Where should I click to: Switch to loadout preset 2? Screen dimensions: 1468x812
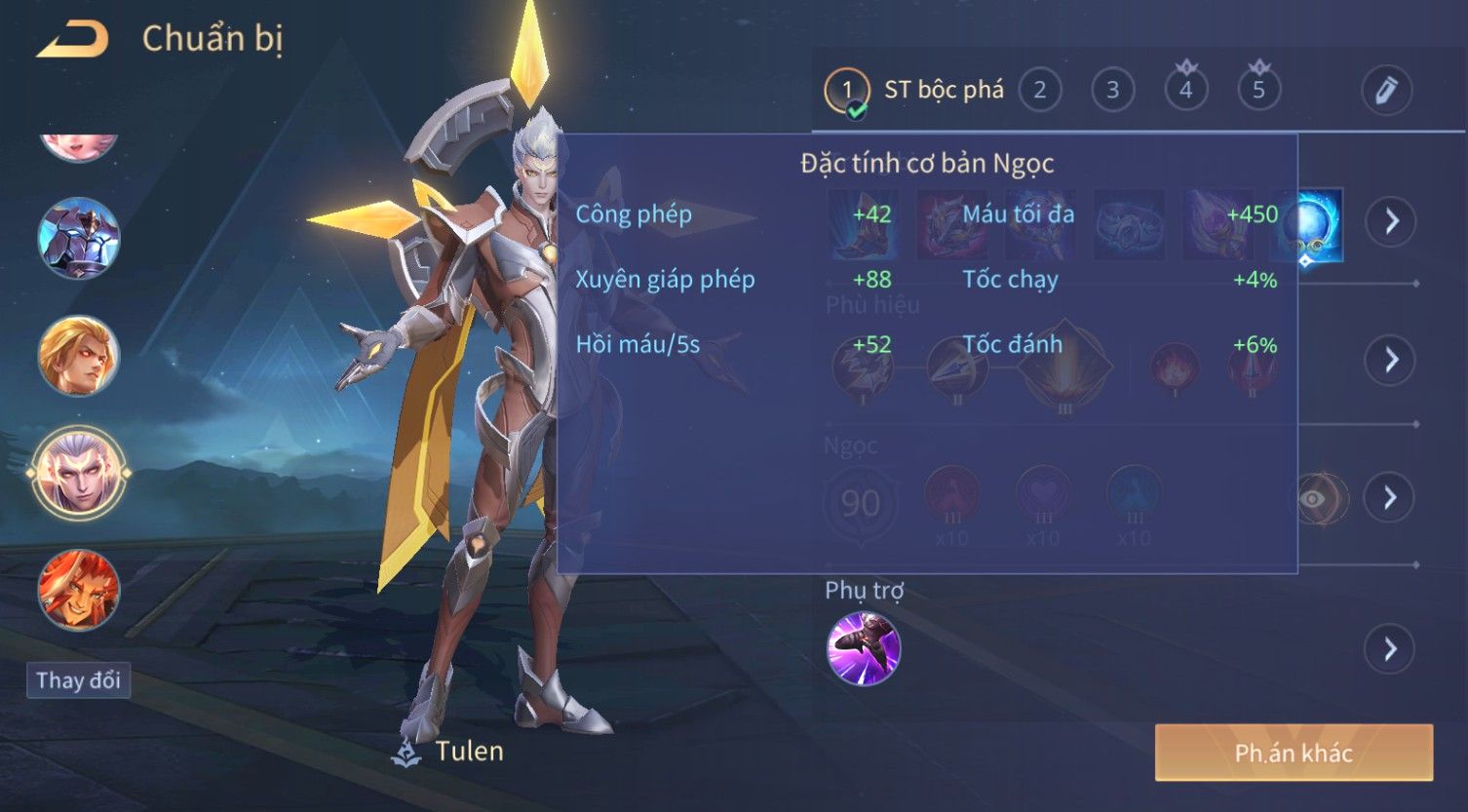1039,91
